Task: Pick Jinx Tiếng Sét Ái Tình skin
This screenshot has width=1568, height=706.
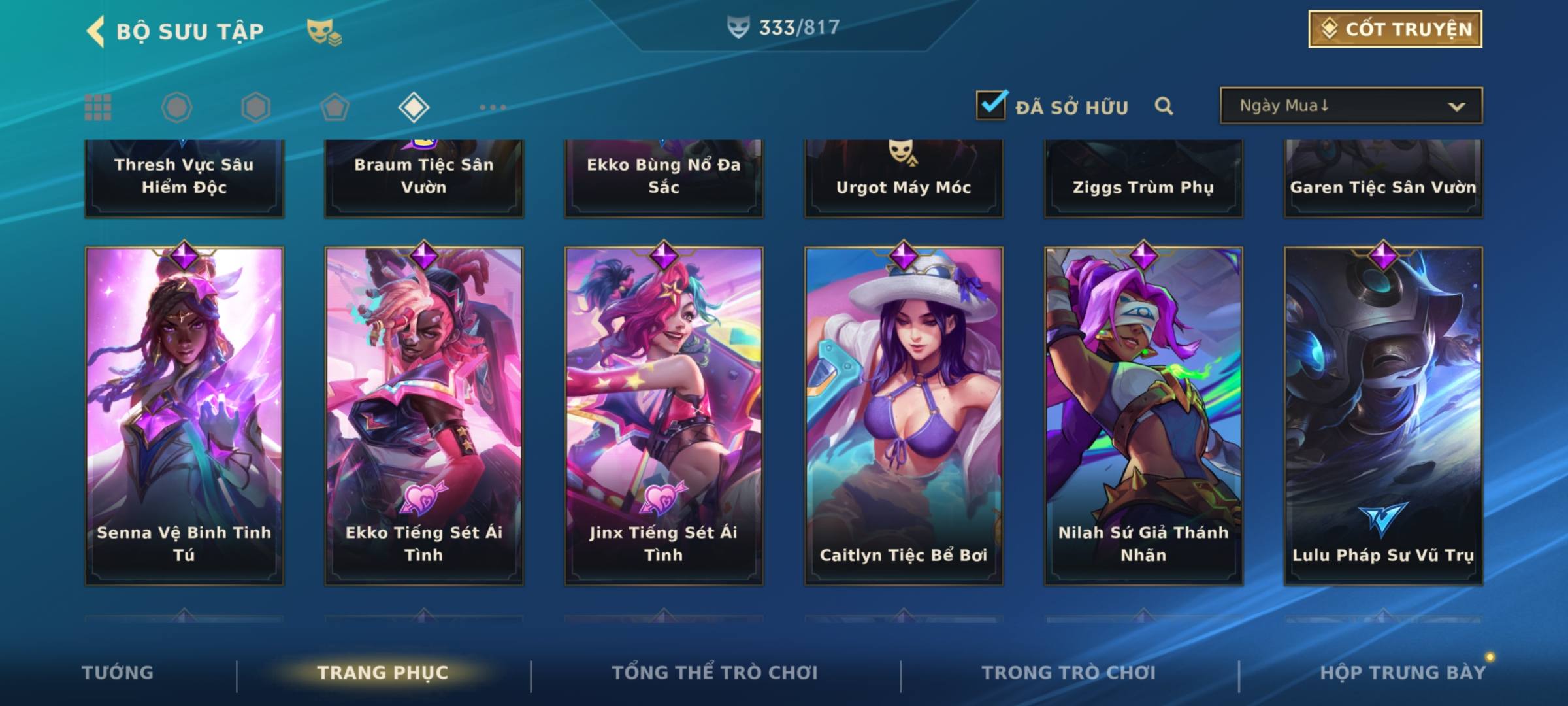Action: (x=664, y=416)
